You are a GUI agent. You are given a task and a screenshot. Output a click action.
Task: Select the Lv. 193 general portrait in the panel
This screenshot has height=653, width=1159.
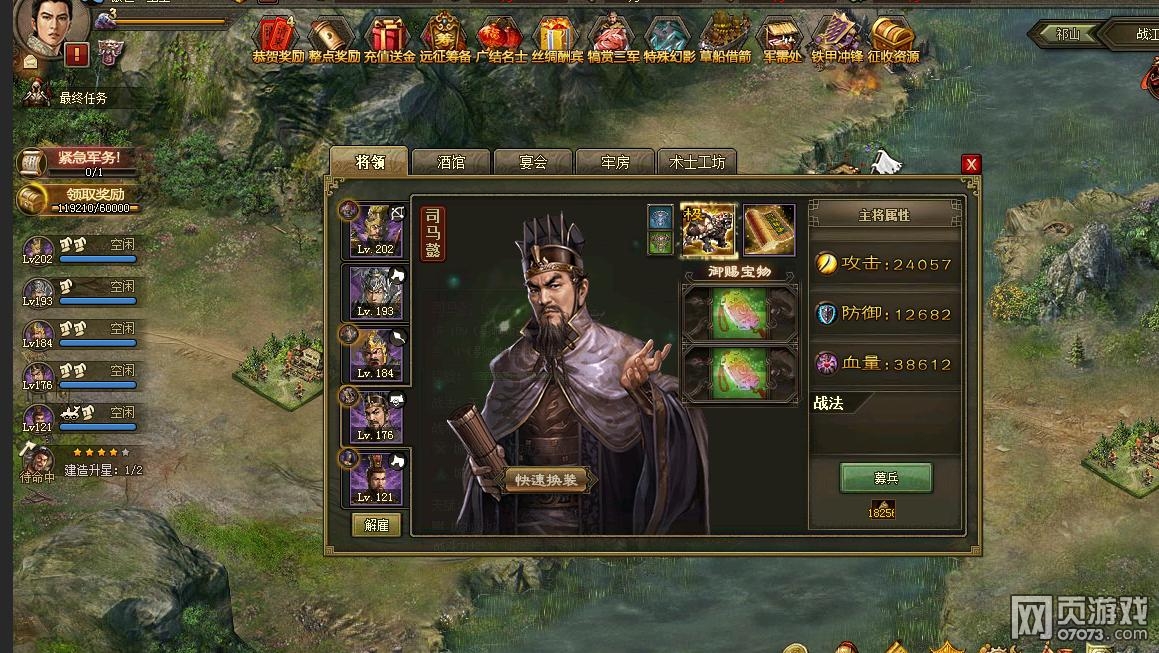376,291
